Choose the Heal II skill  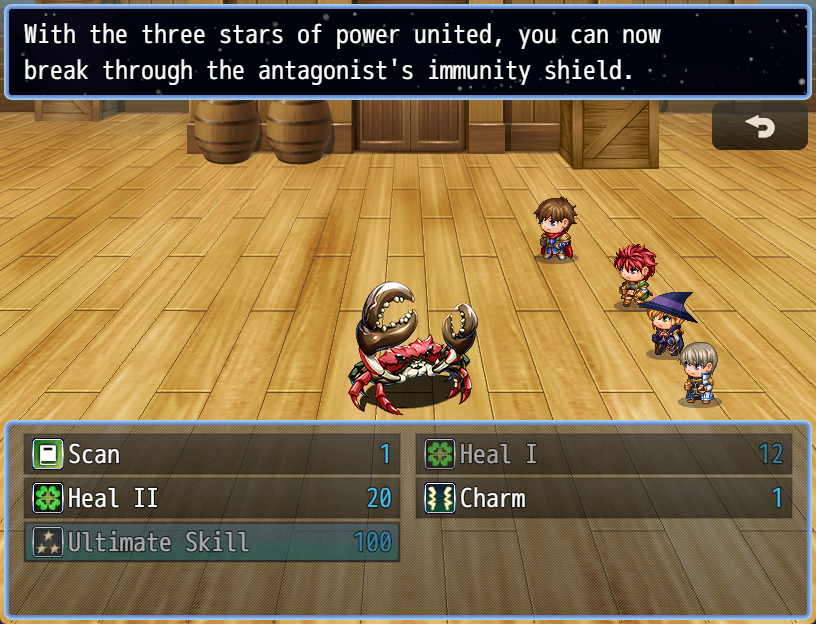(x=211, y=498)
